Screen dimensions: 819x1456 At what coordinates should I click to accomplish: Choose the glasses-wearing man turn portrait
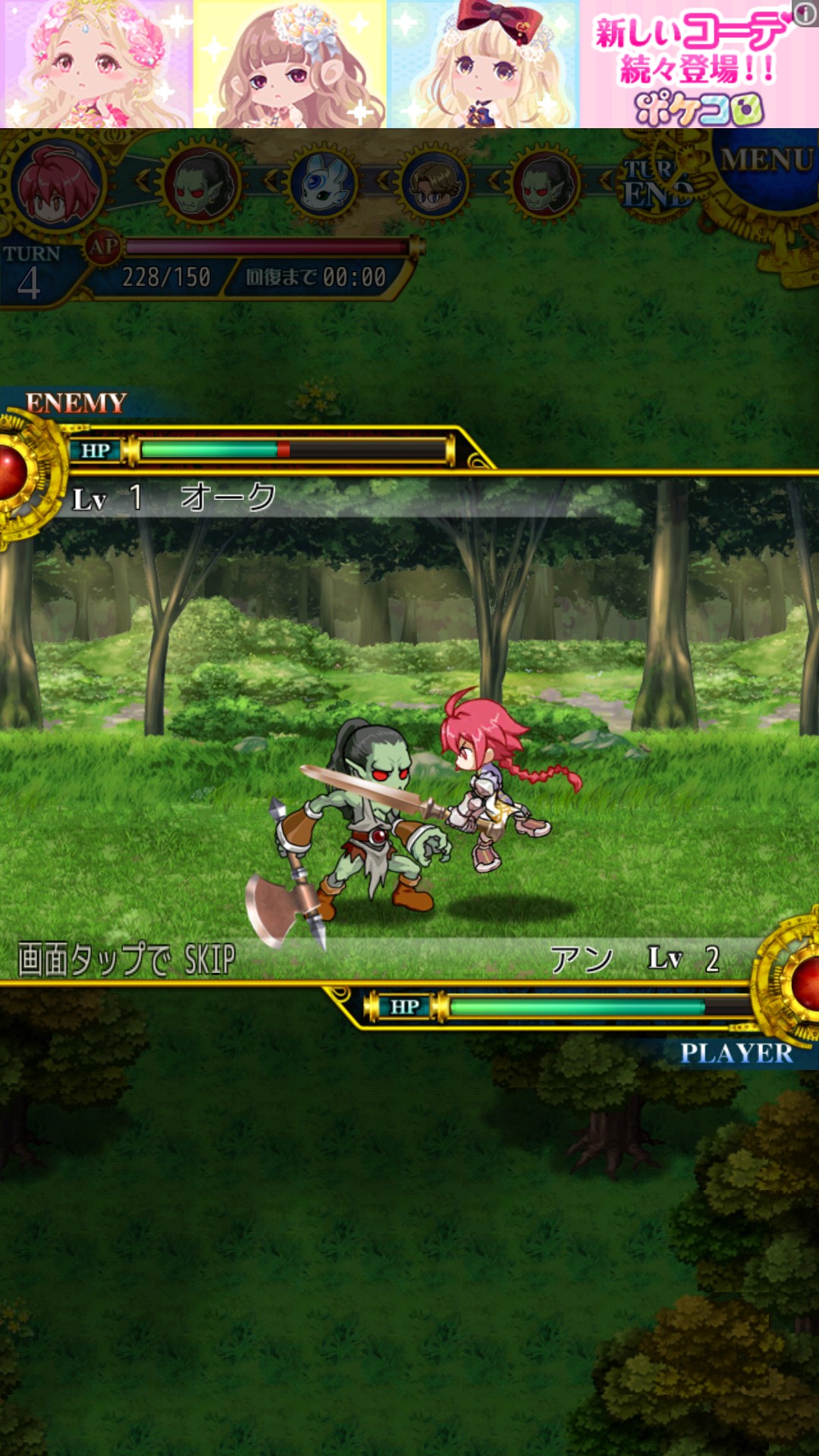point(435,184)
